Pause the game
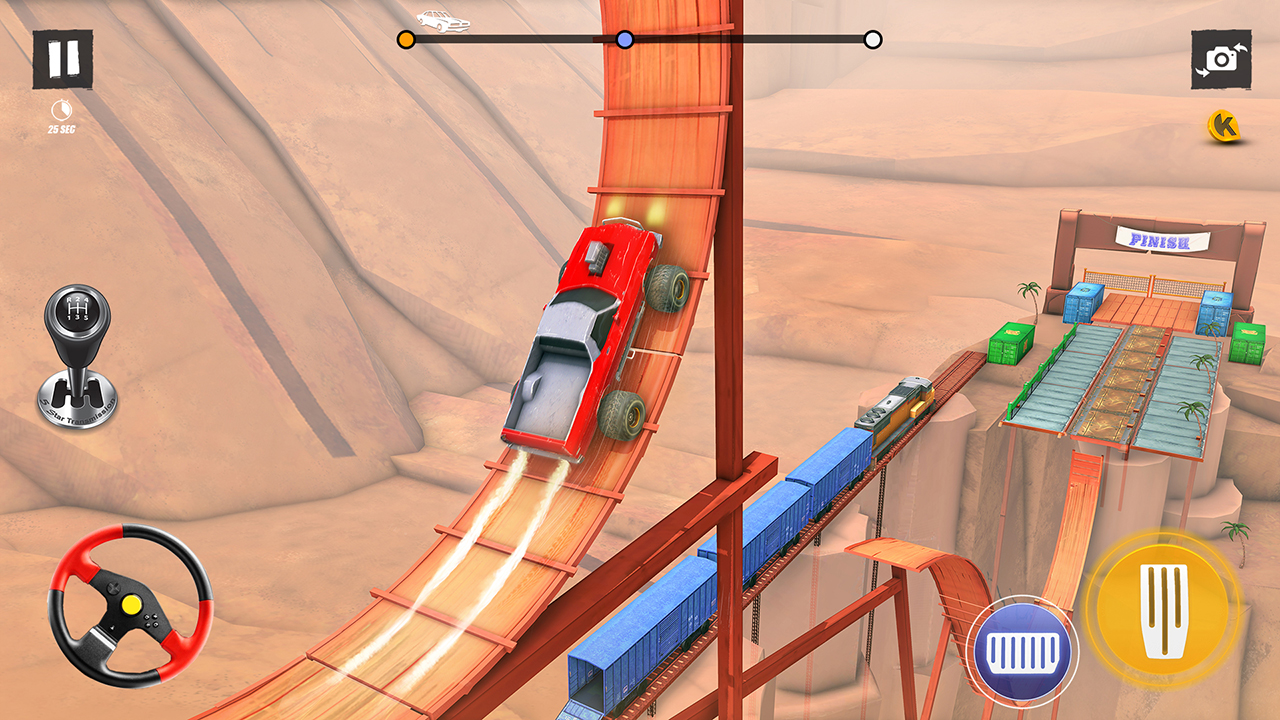Screen dimensions: 1280x720 click(x=62, y=59)
